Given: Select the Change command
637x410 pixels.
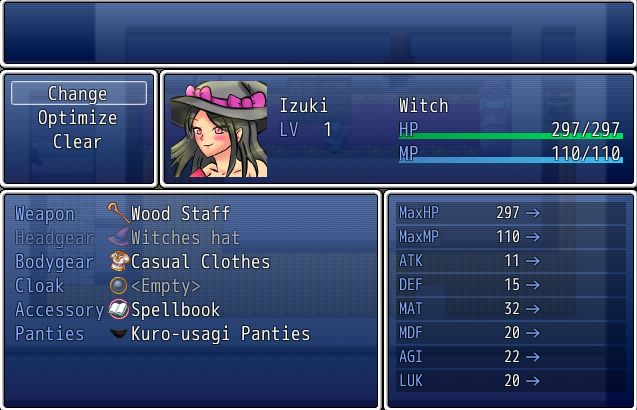Looking at the screenshot, I should coord(78,94).
